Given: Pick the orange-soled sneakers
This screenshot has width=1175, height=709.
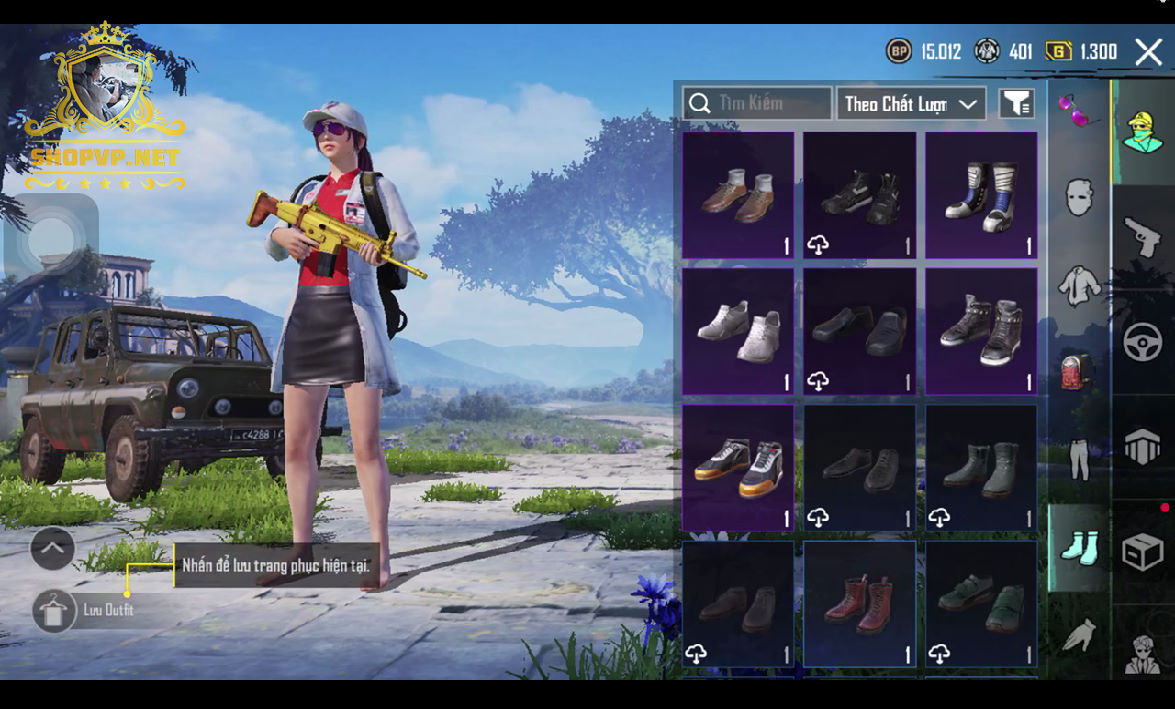Looking at the screenshot, I should 739,467.
